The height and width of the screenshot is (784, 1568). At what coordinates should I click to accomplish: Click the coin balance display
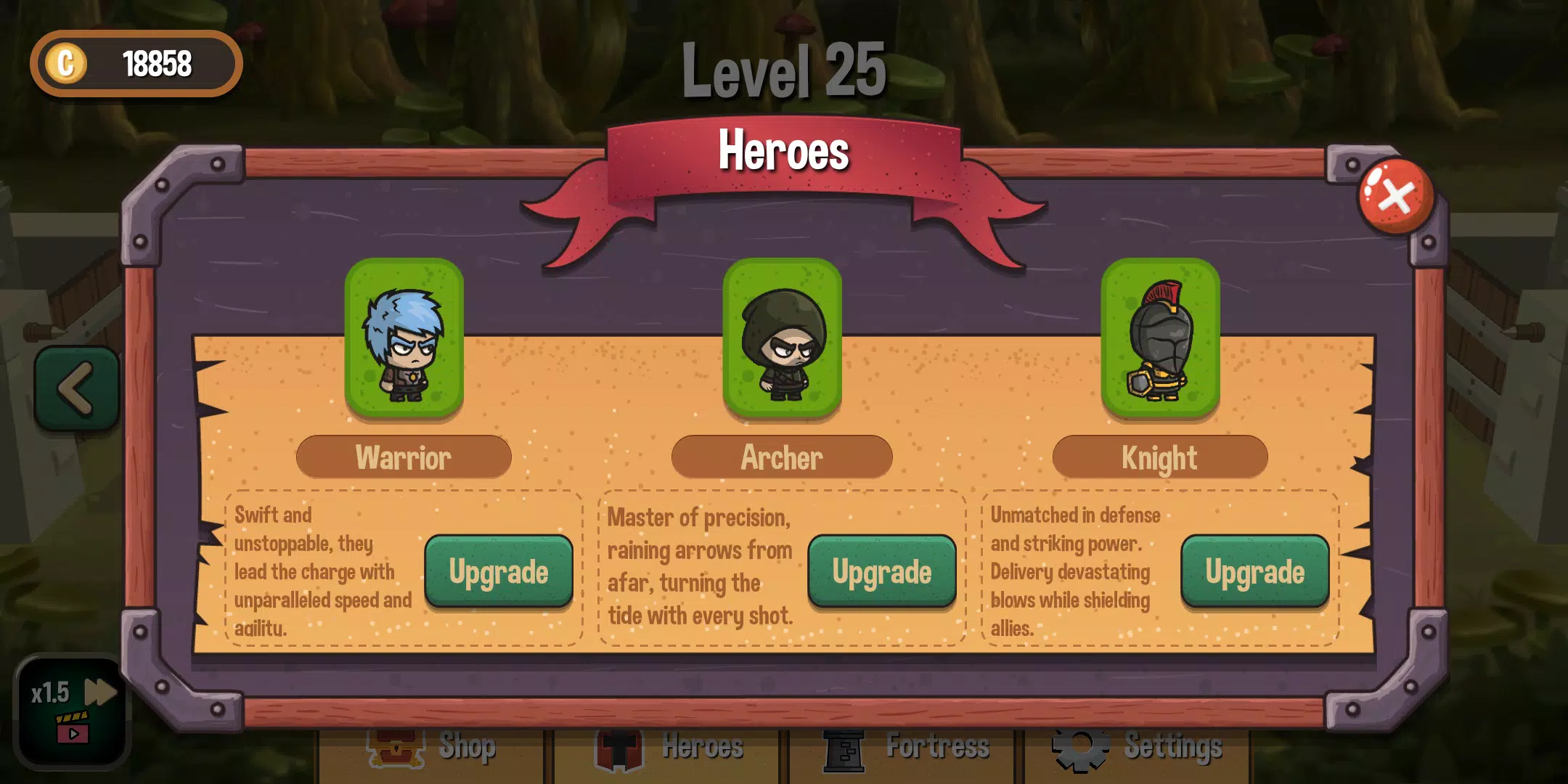coord(136,64)
